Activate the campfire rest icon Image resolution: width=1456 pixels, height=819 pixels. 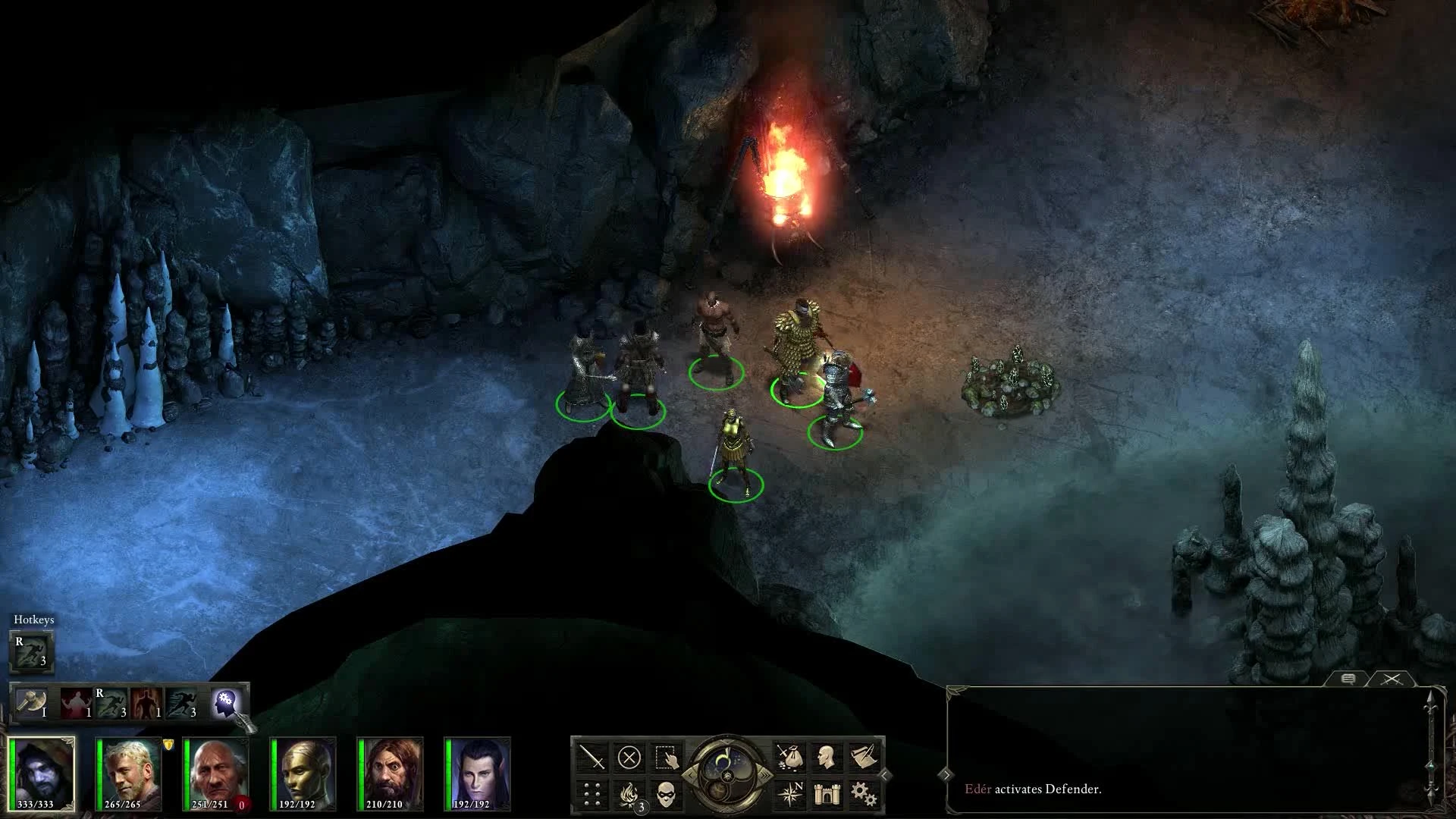coord(629,794)
